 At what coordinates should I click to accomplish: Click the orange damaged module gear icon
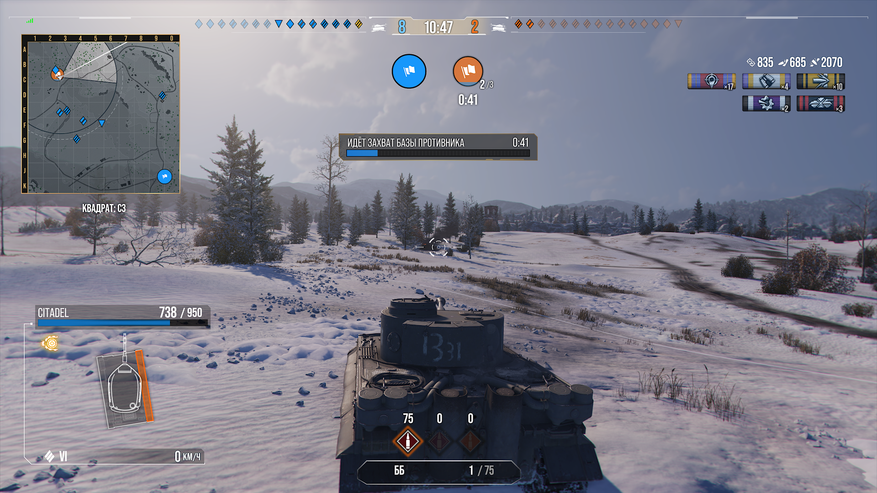tap(47, 342)
